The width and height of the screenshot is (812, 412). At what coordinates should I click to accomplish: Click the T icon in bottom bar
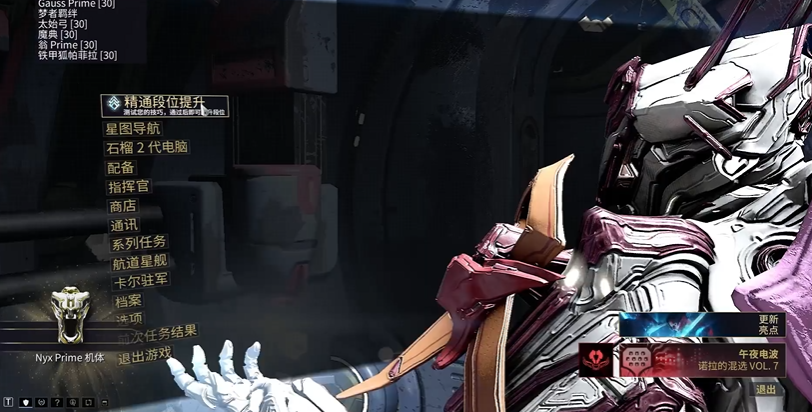pos(8,402)
